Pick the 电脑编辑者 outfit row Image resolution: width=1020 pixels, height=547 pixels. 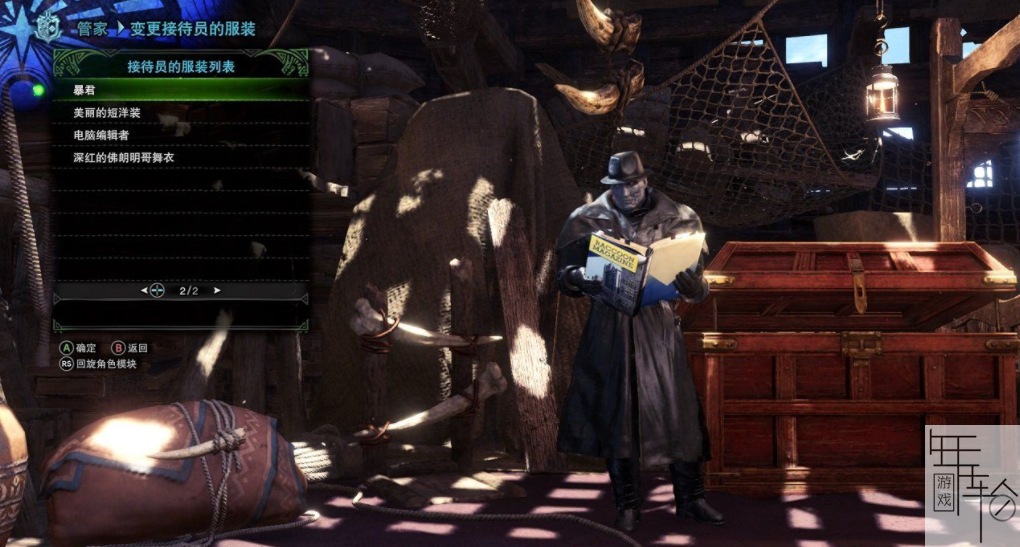[180, 134]
